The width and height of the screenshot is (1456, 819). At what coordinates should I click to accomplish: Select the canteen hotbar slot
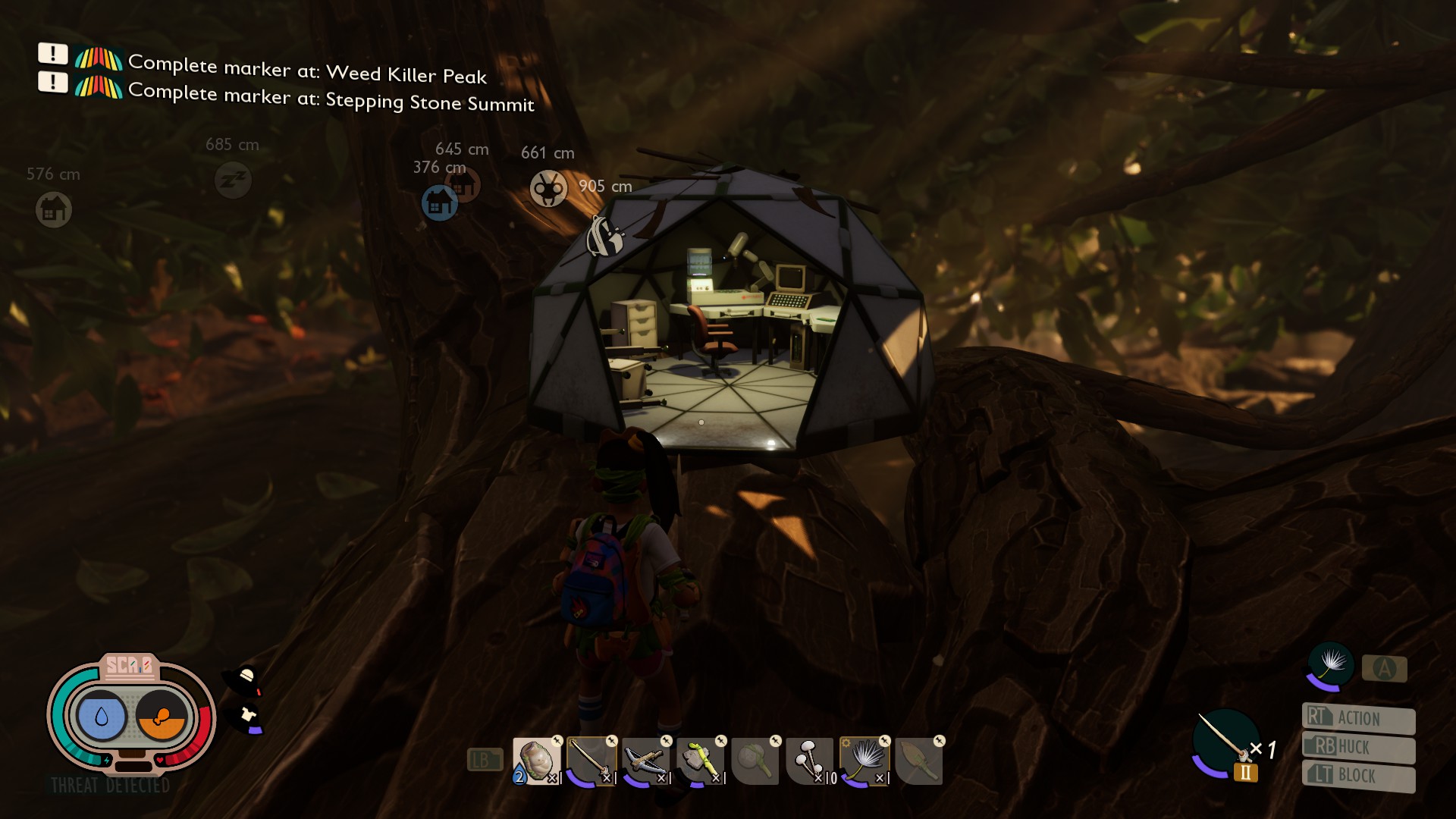pyautogui.click(x=536, y=761)
